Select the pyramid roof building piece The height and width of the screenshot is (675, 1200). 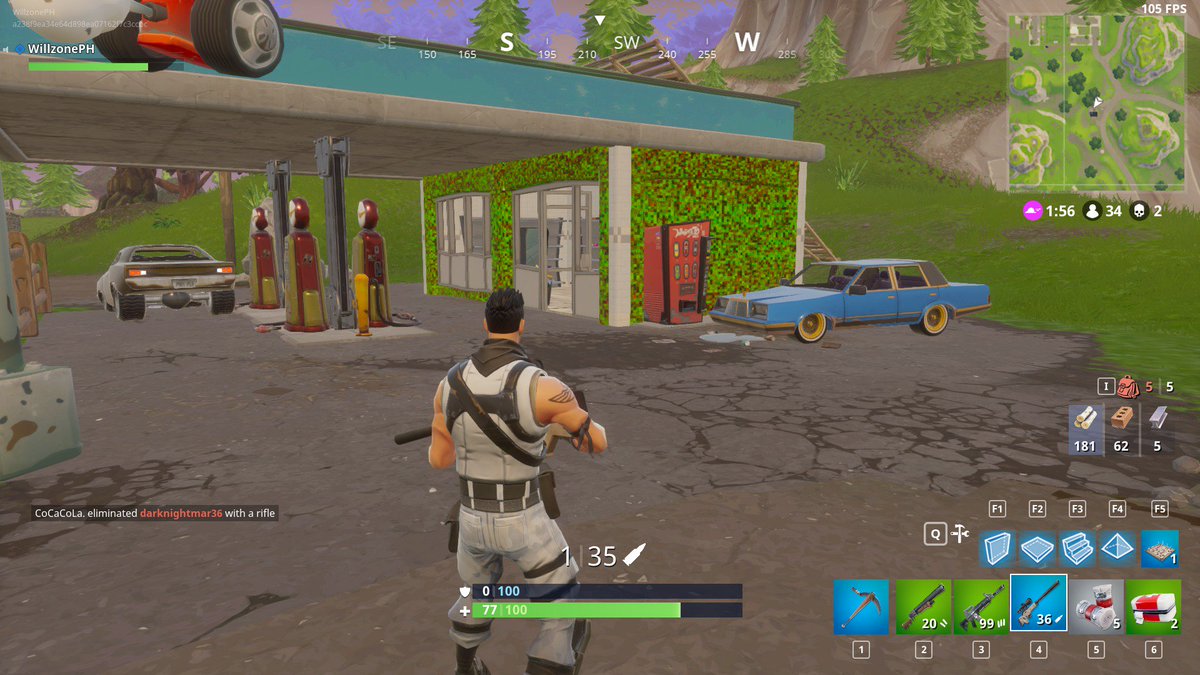pyautogui.click(x=1118, y=547)
